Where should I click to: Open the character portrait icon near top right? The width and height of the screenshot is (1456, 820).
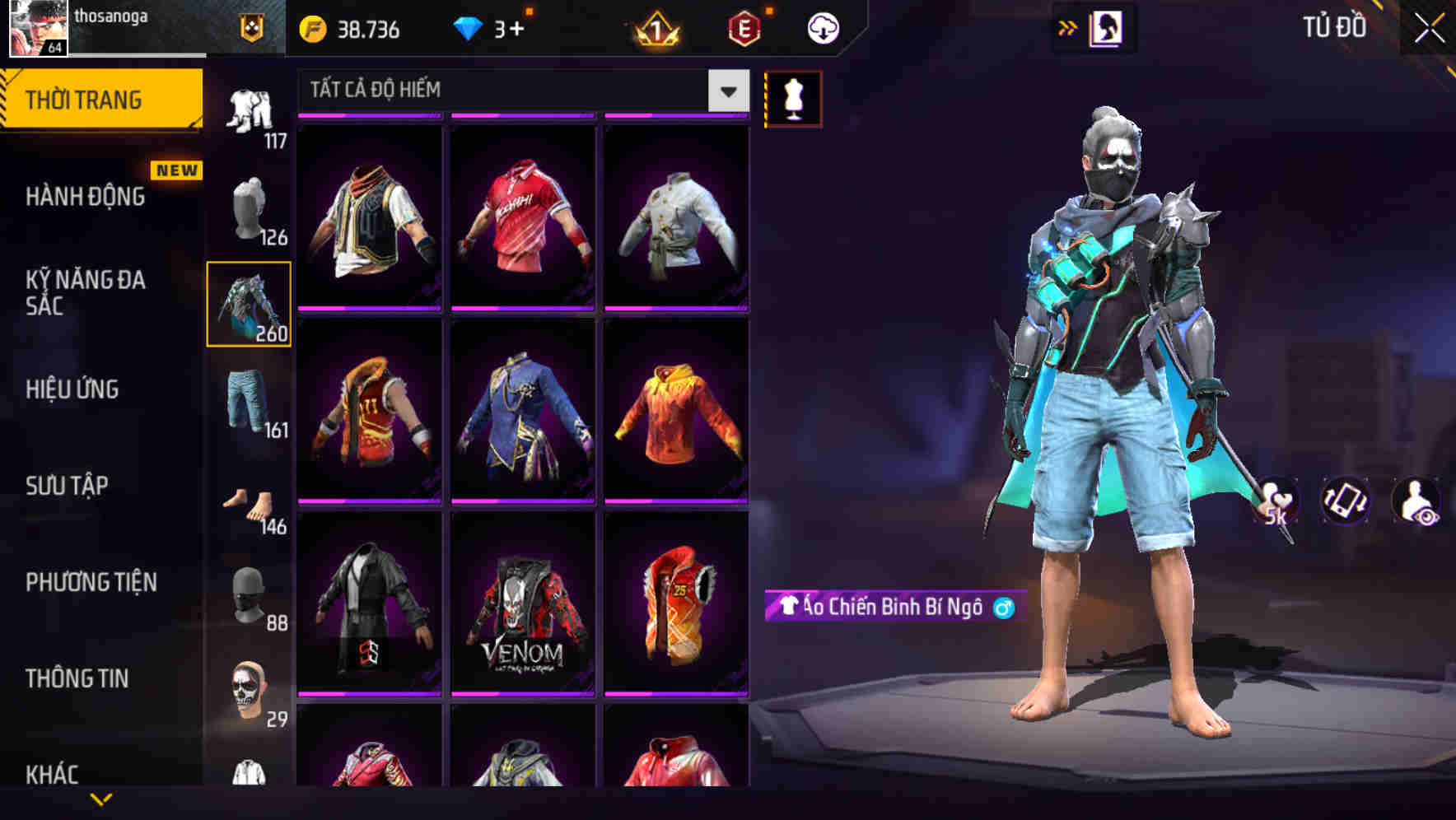coord(1105,27)
